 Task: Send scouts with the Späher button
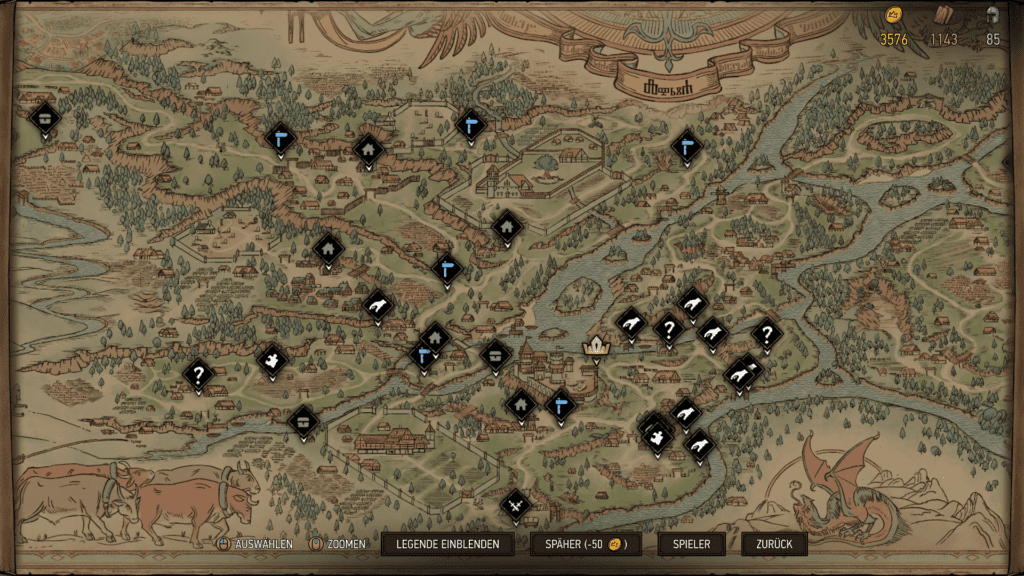tap(585, 544)
